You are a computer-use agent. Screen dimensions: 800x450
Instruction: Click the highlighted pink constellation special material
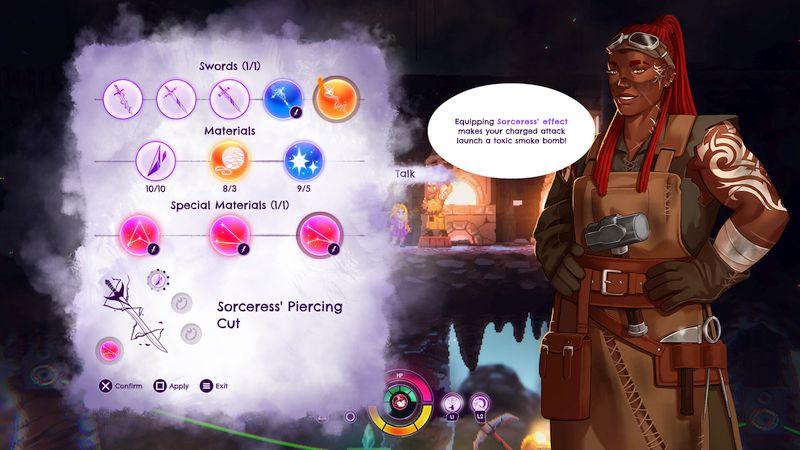(x=322, y=236)
